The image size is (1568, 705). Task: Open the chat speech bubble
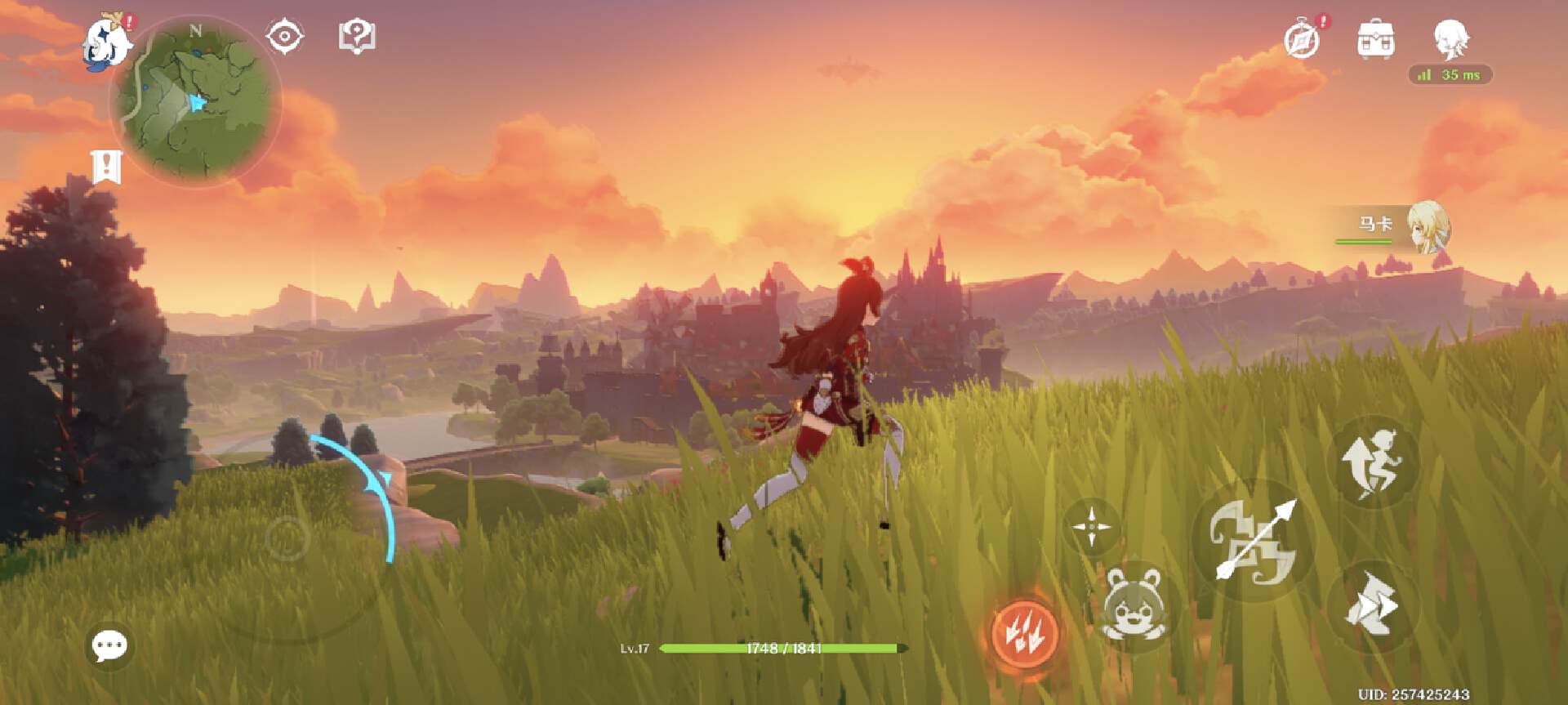[109, 646]
